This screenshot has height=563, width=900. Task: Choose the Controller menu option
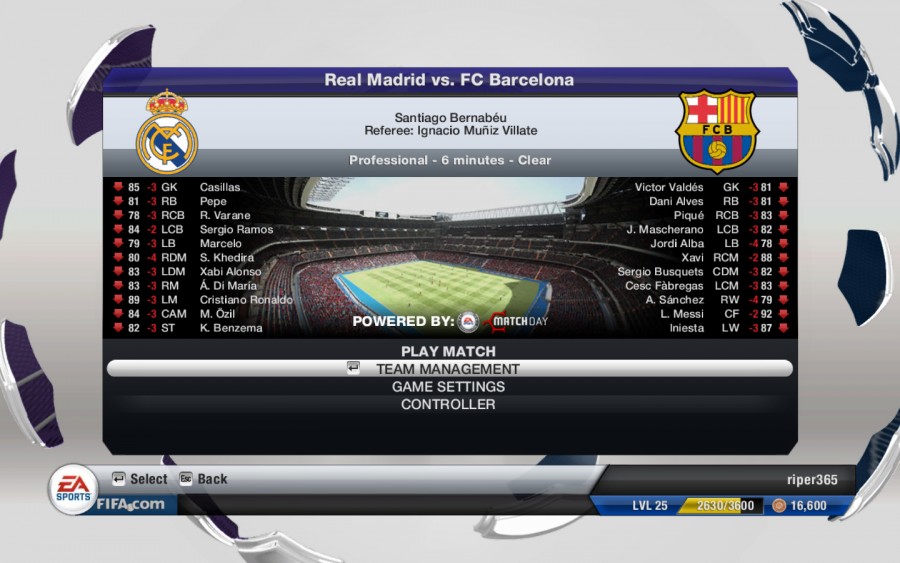448,405
